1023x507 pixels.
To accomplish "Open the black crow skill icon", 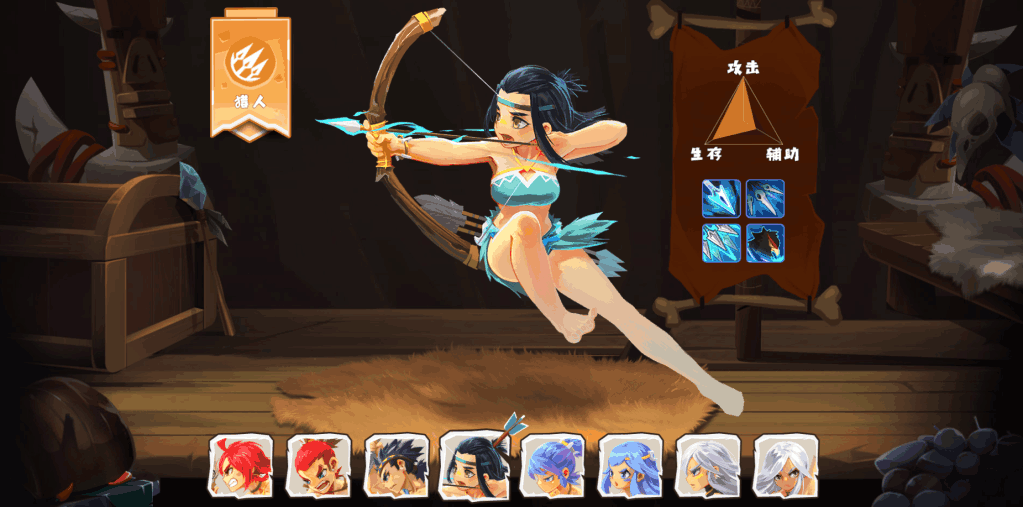I will point(765,243).
